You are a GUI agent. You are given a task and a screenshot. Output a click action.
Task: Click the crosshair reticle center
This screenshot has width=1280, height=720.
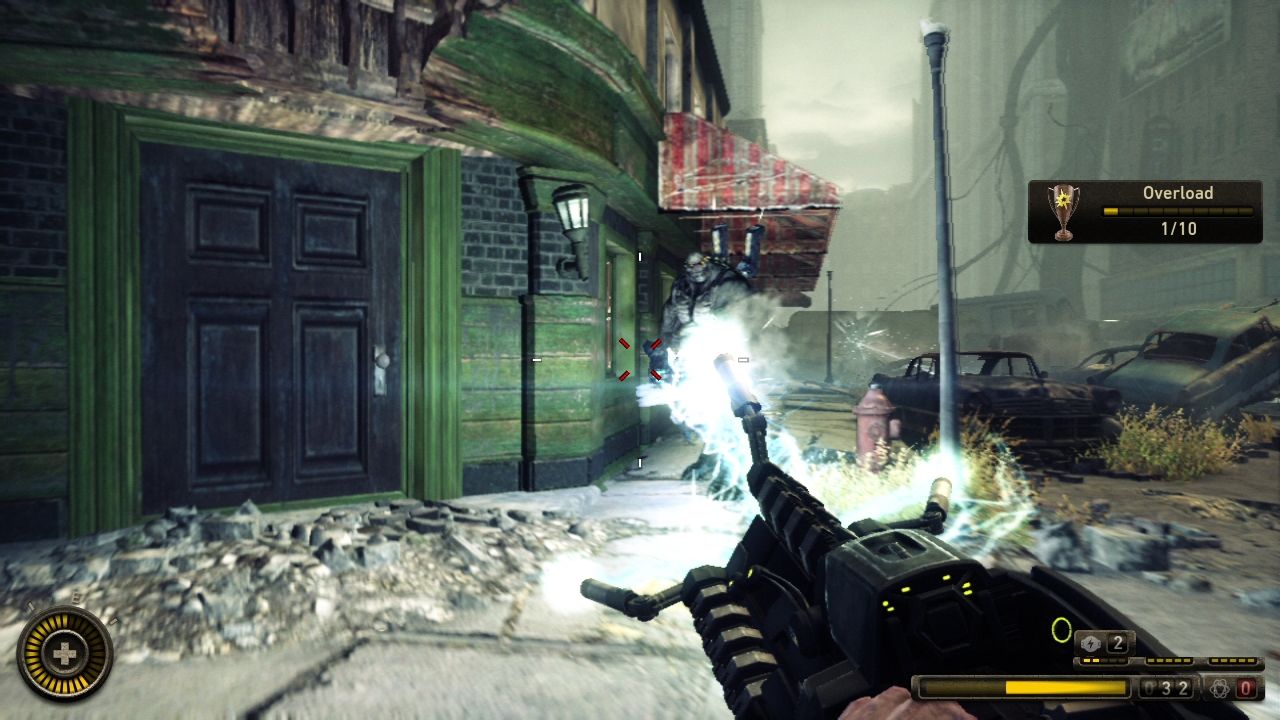pyautogui.click(x=638, y=360)
